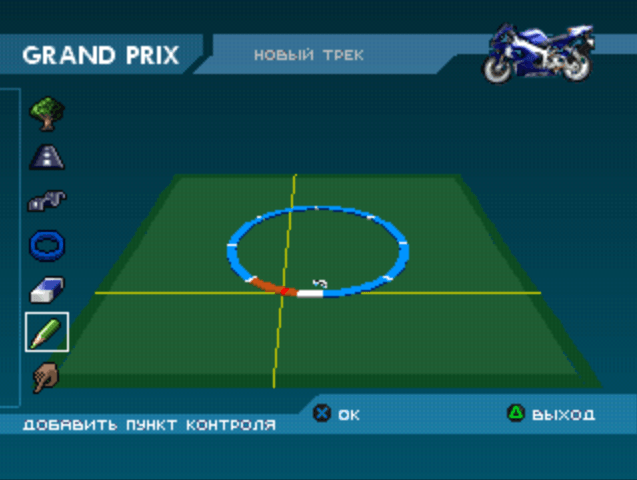Select the green pencil tool

click(x=46, y=332)
